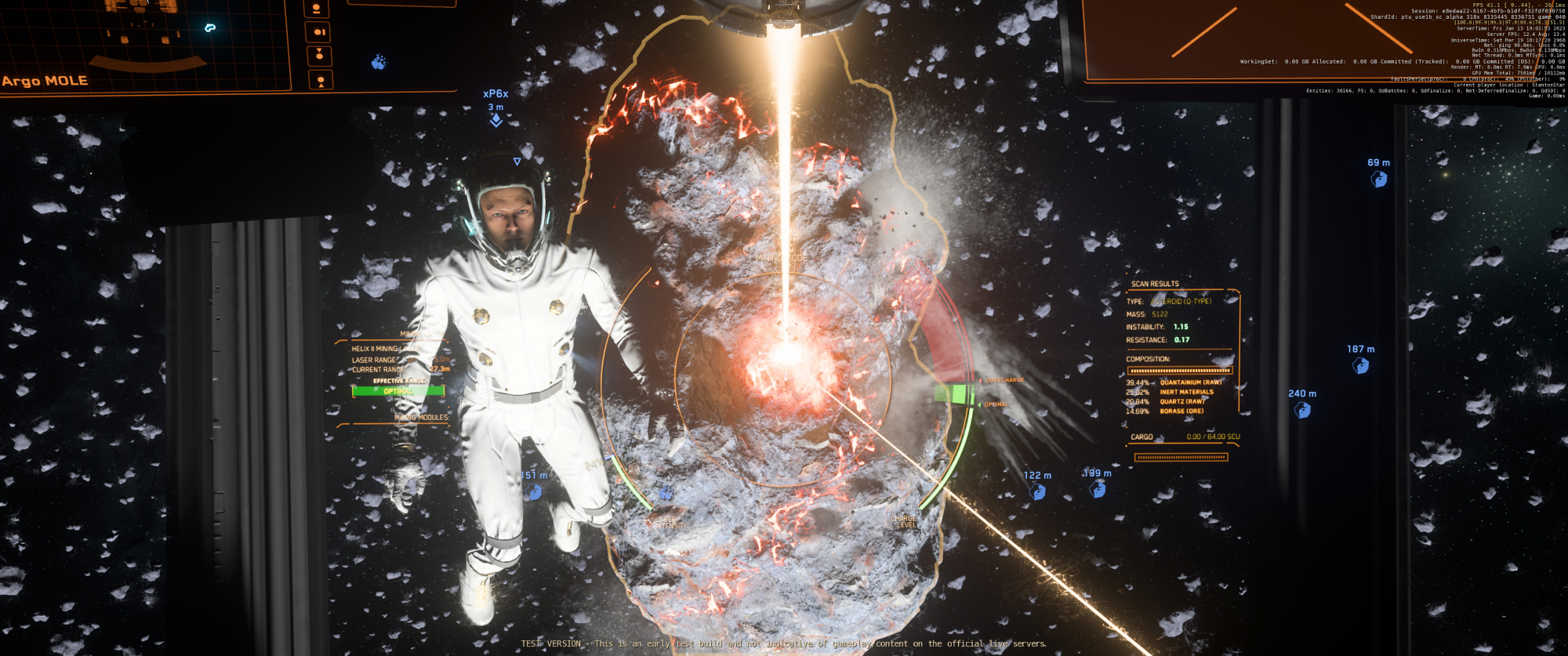Viewport: 1568px width, 656px height.
Task: Activate the circle-with-side-bar icon button
Action: coord(319,32)
